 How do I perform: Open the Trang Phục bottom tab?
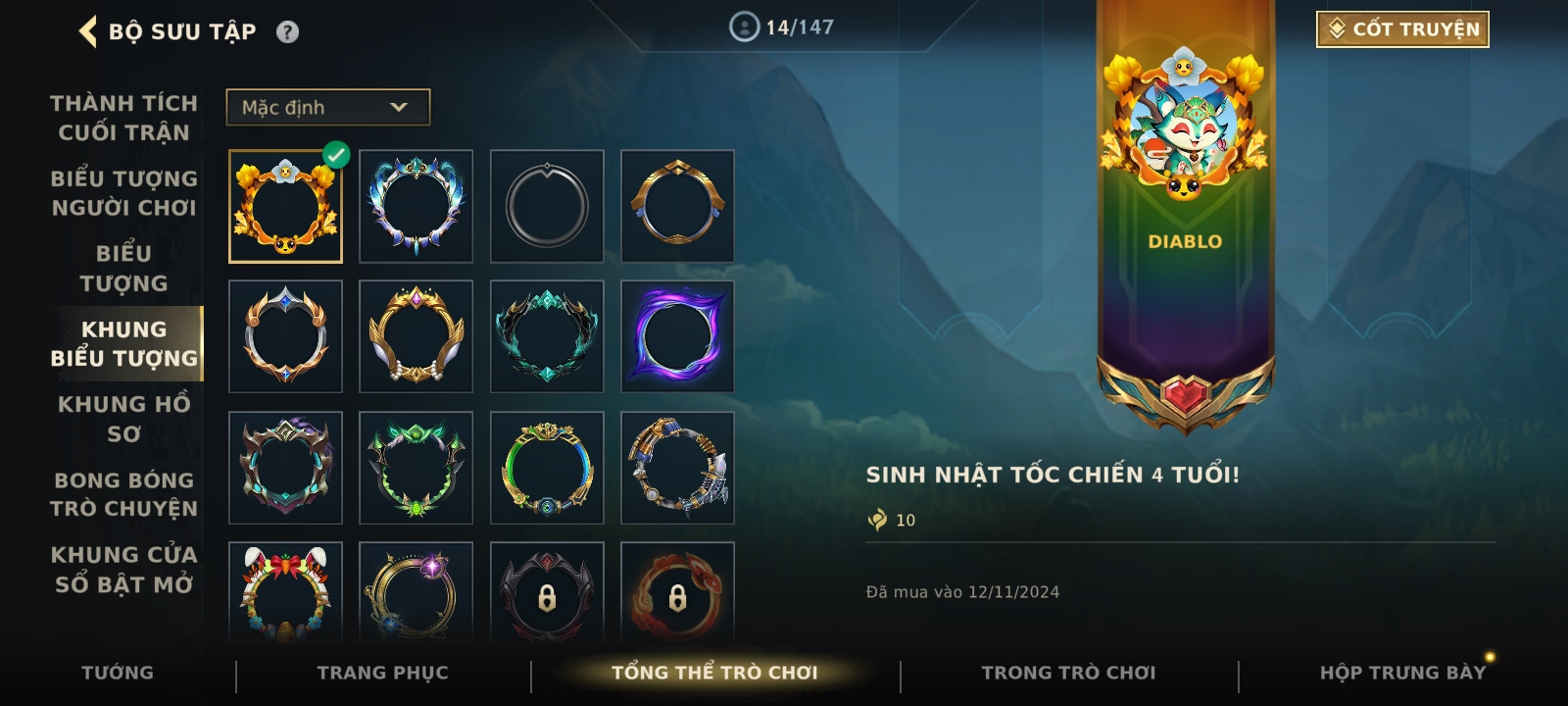[x=382, y=673]
